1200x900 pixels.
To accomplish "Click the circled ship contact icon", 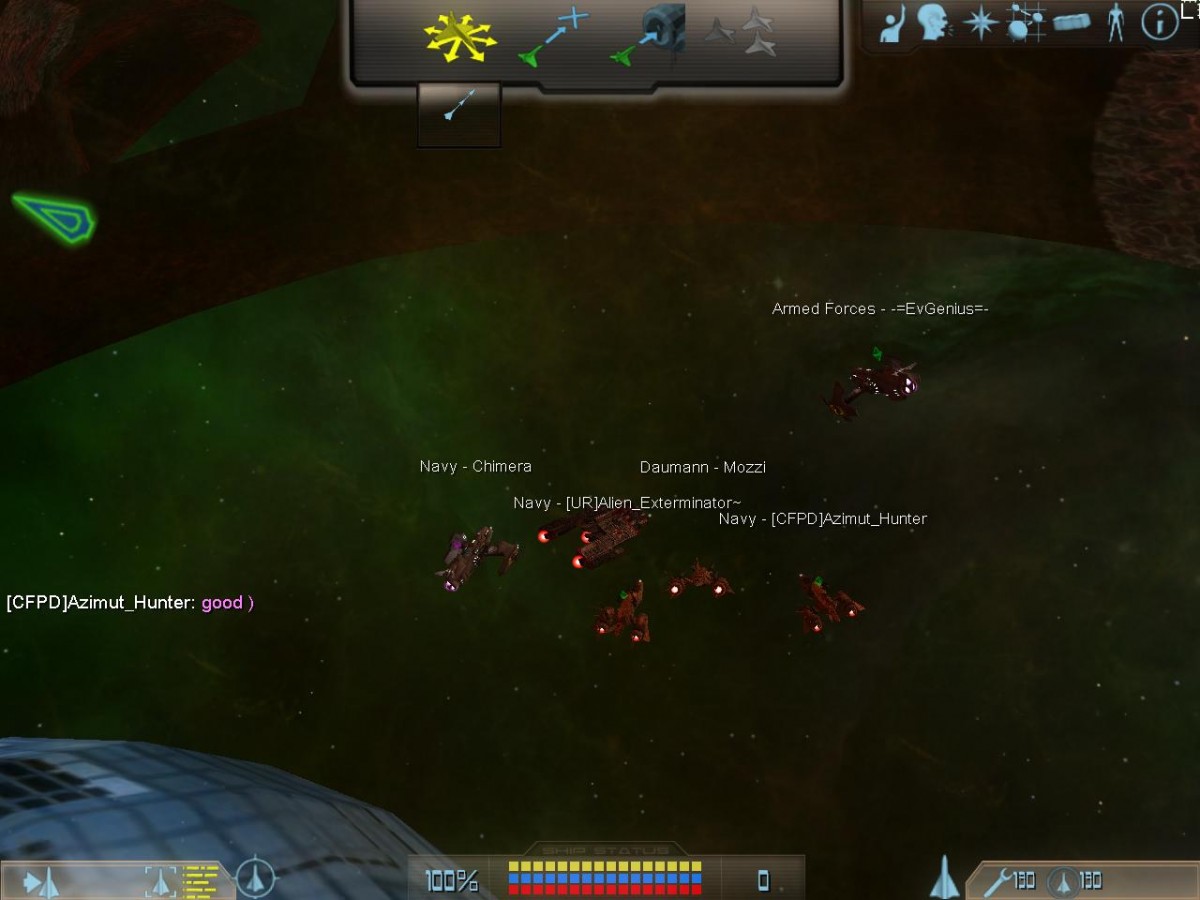I will [256, 879].
